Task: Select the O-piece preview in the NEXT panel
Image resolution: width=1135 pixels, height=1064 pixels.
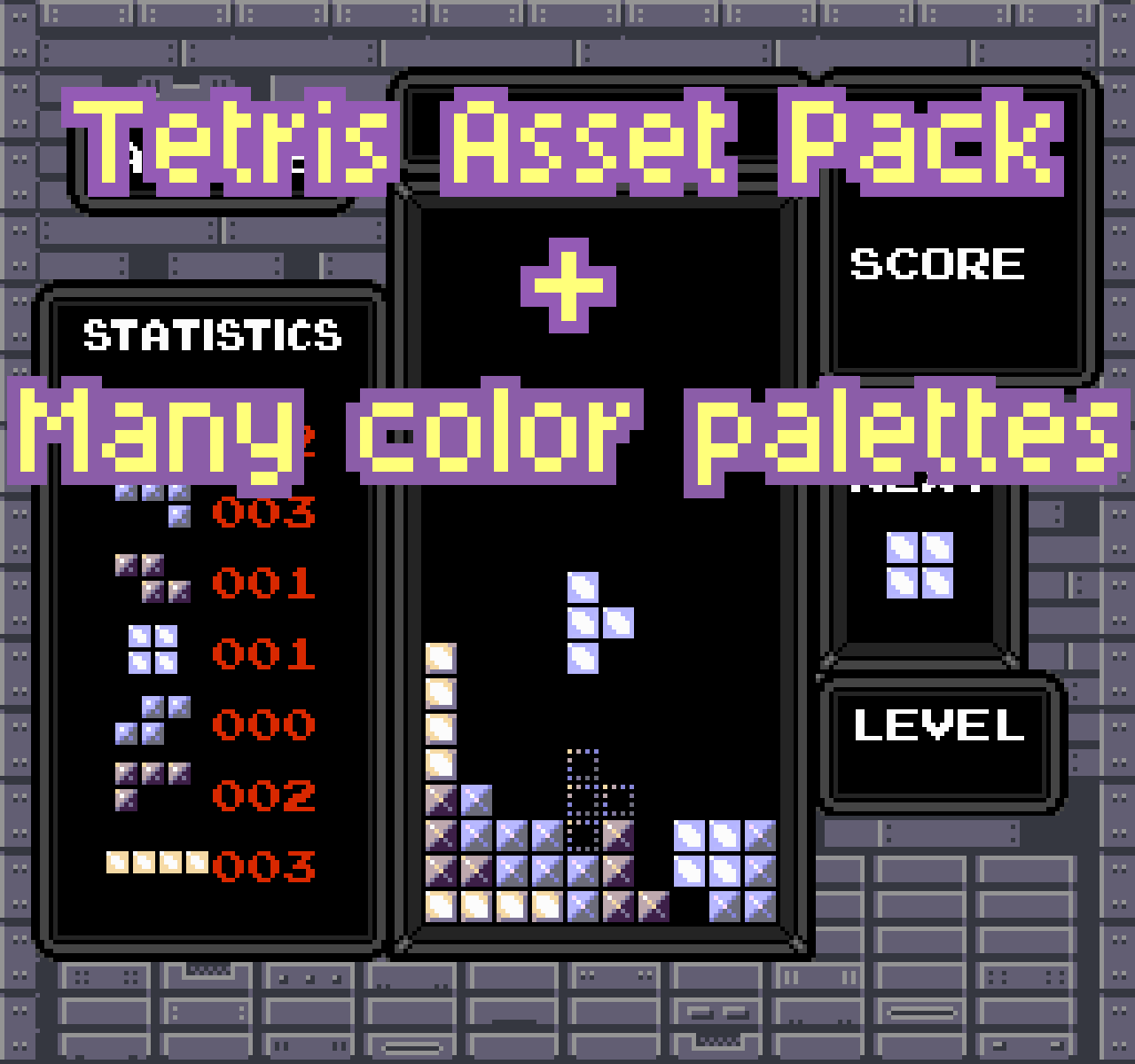Action: (920, 565)
